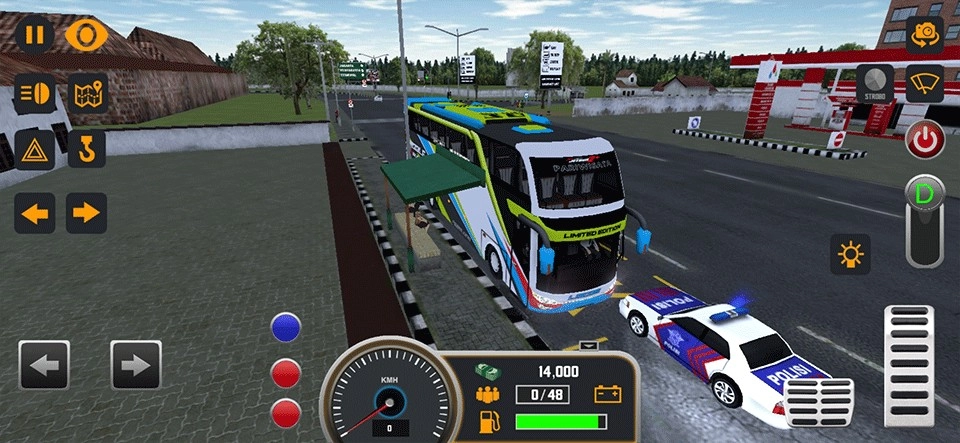960x443 pixels.
Task: Collapse the dashboard using the small arrow
Action: tap(589, 345)
